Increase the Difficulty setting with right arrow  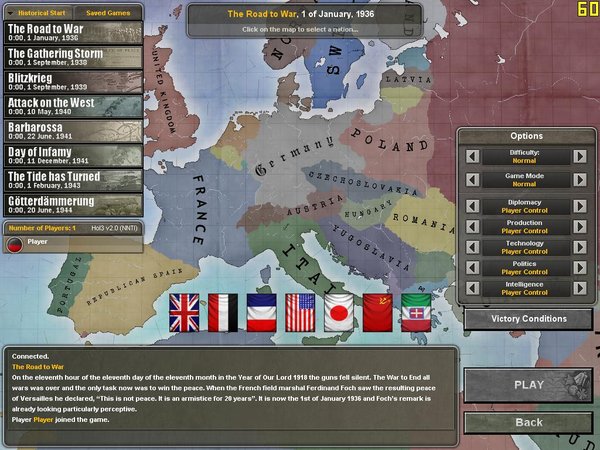click(579, 155)
